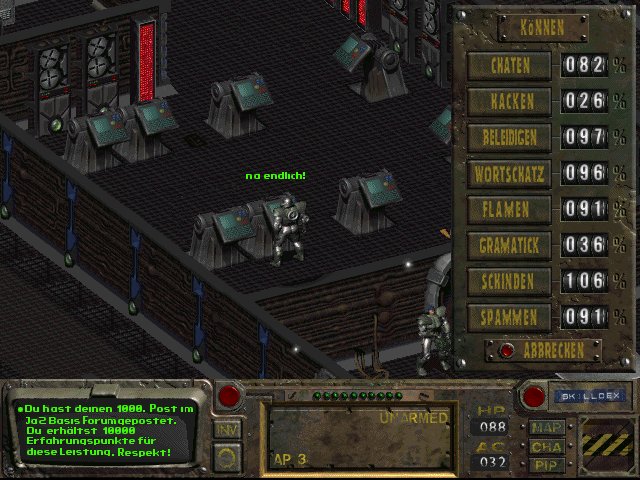The image size is (640, 480).
Task: Pick the Flamen skill
Action: click(512, 210)
